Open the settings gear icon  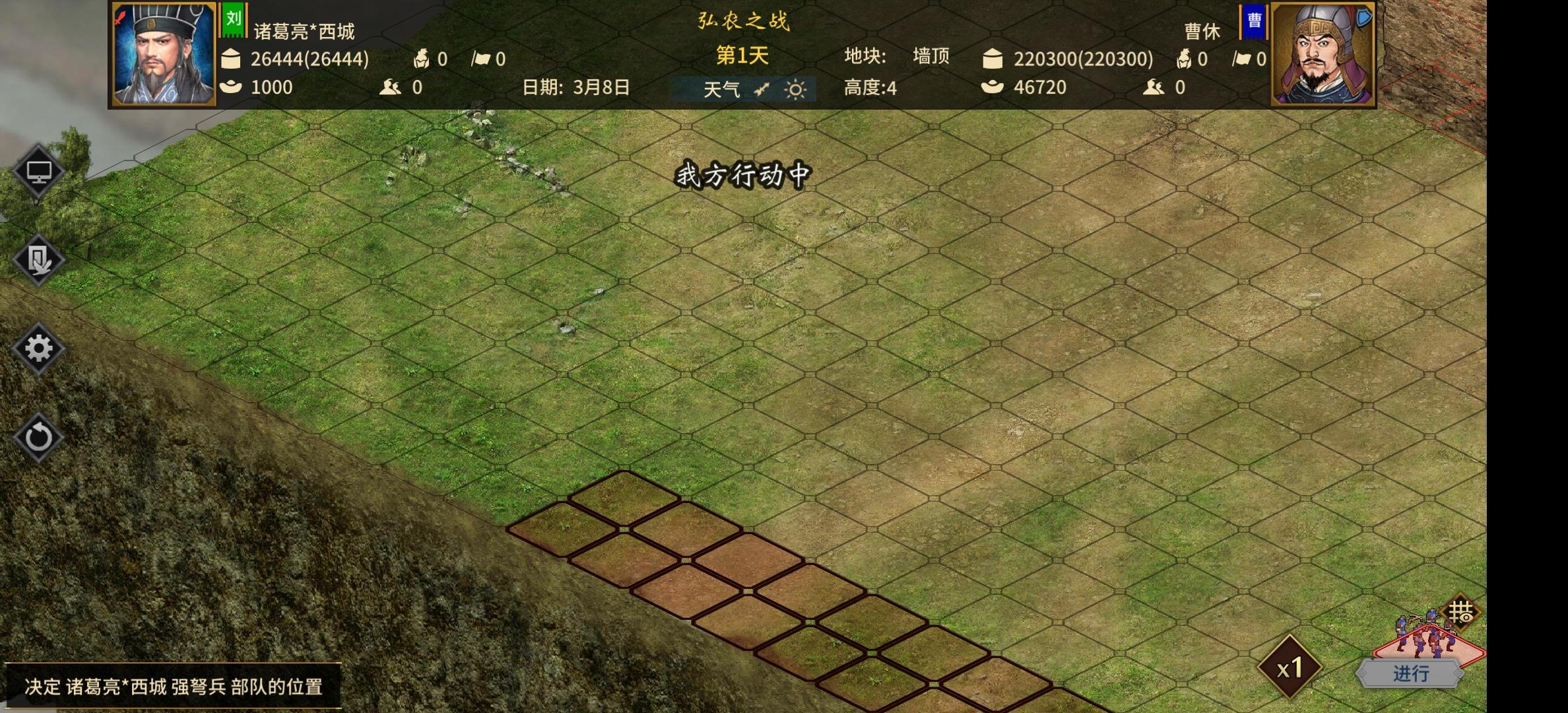[38, 349]
